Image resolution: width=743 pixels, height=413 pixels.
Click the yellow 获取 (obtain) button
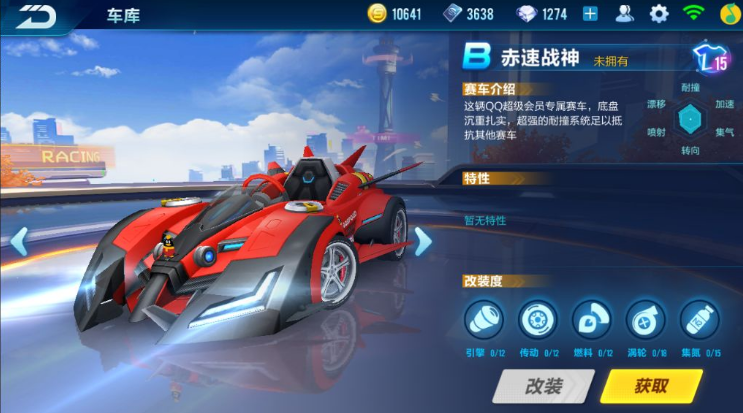coord(651,386)
